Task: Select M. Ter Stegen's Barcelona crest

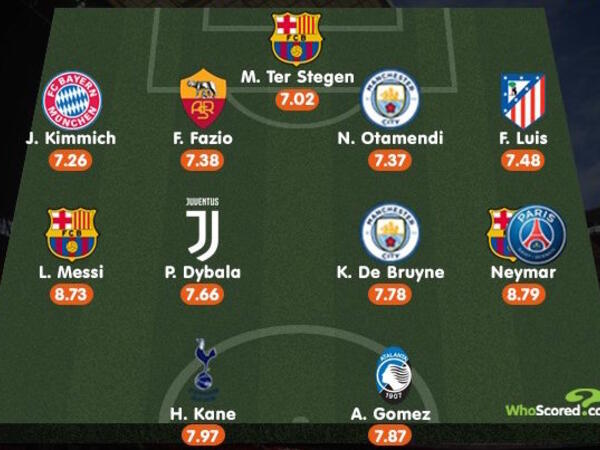Action: click(x=296, y=39)
